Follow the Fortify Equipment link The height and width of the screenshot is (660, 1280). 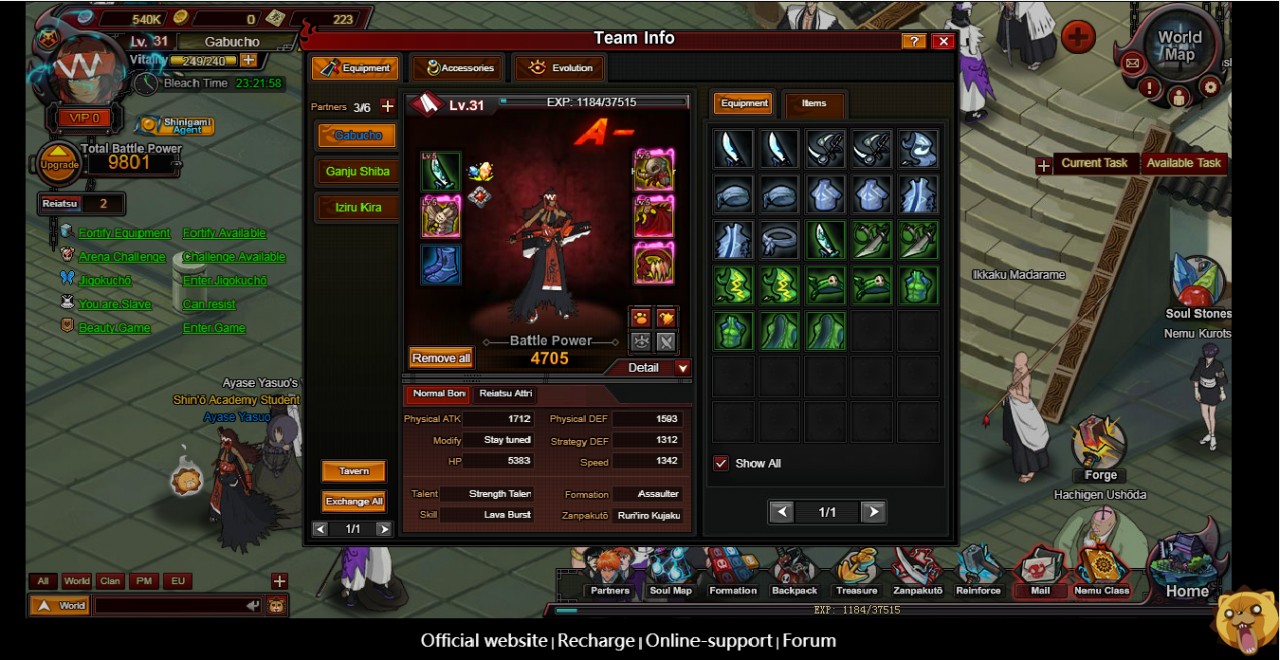click(125, 233)
